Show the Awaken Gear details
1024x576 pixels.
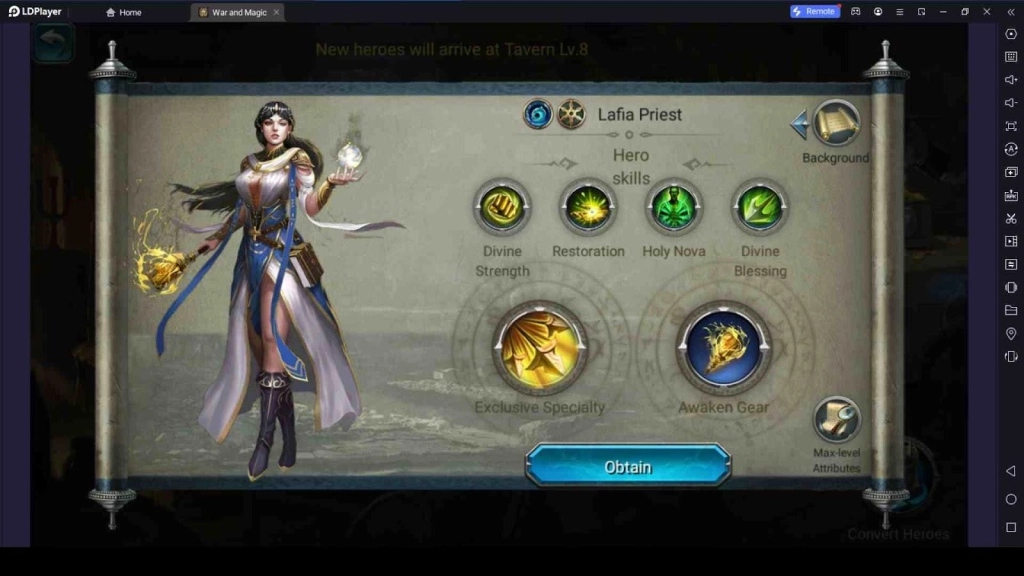click(x=724, y=347)
